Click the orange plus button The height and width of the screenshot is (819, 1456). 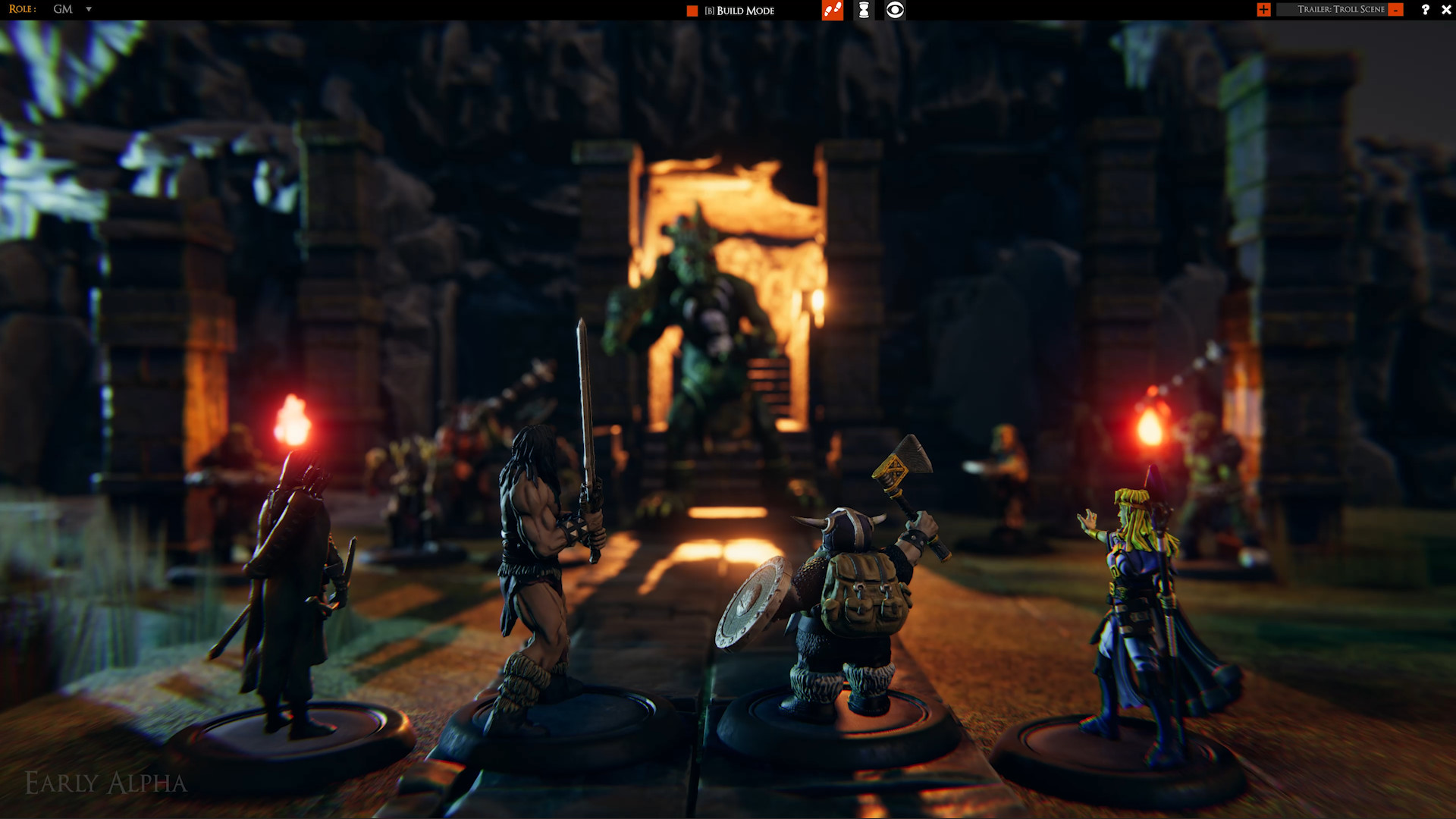(1263, 10)
